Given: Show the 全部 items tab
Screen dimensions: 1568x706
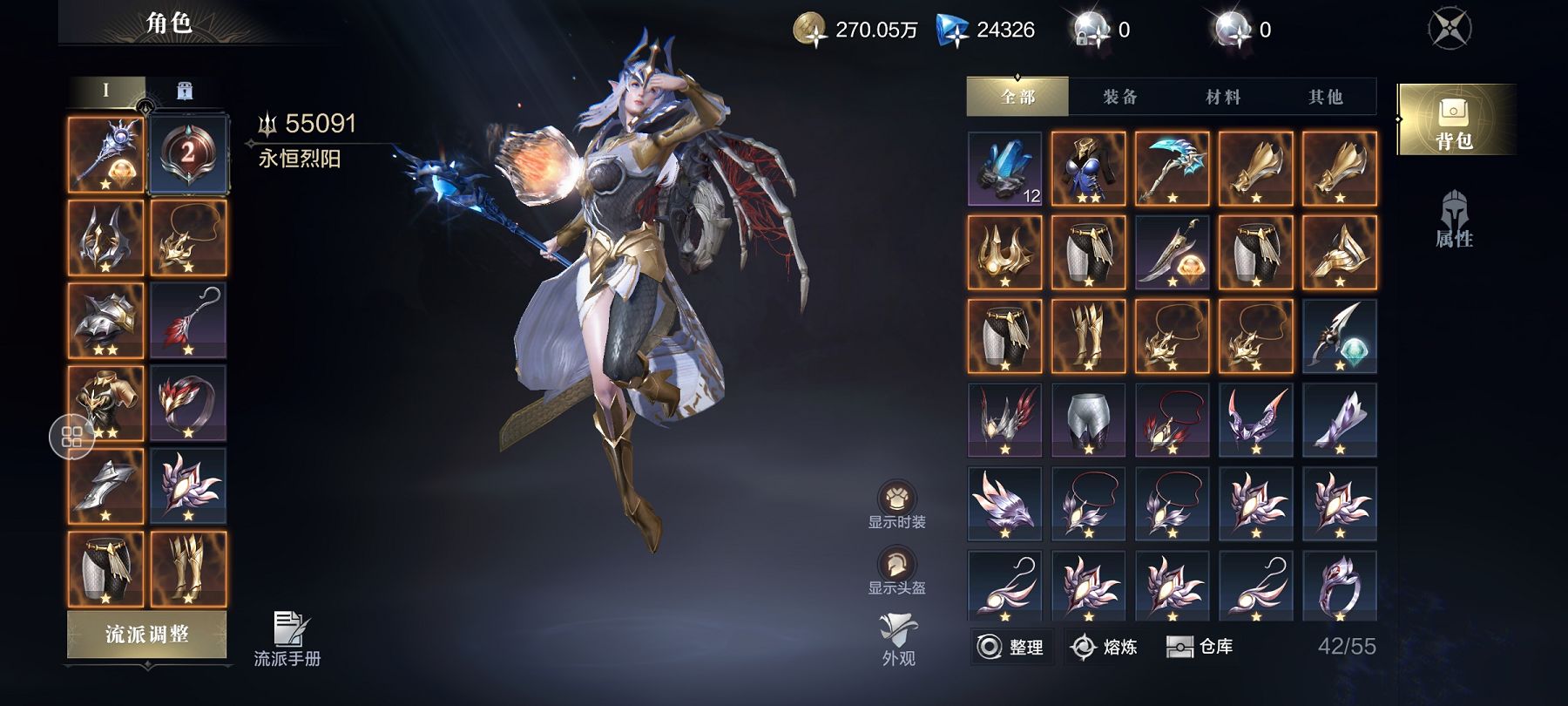Looking at the screenshot, I should point(1017,97).
